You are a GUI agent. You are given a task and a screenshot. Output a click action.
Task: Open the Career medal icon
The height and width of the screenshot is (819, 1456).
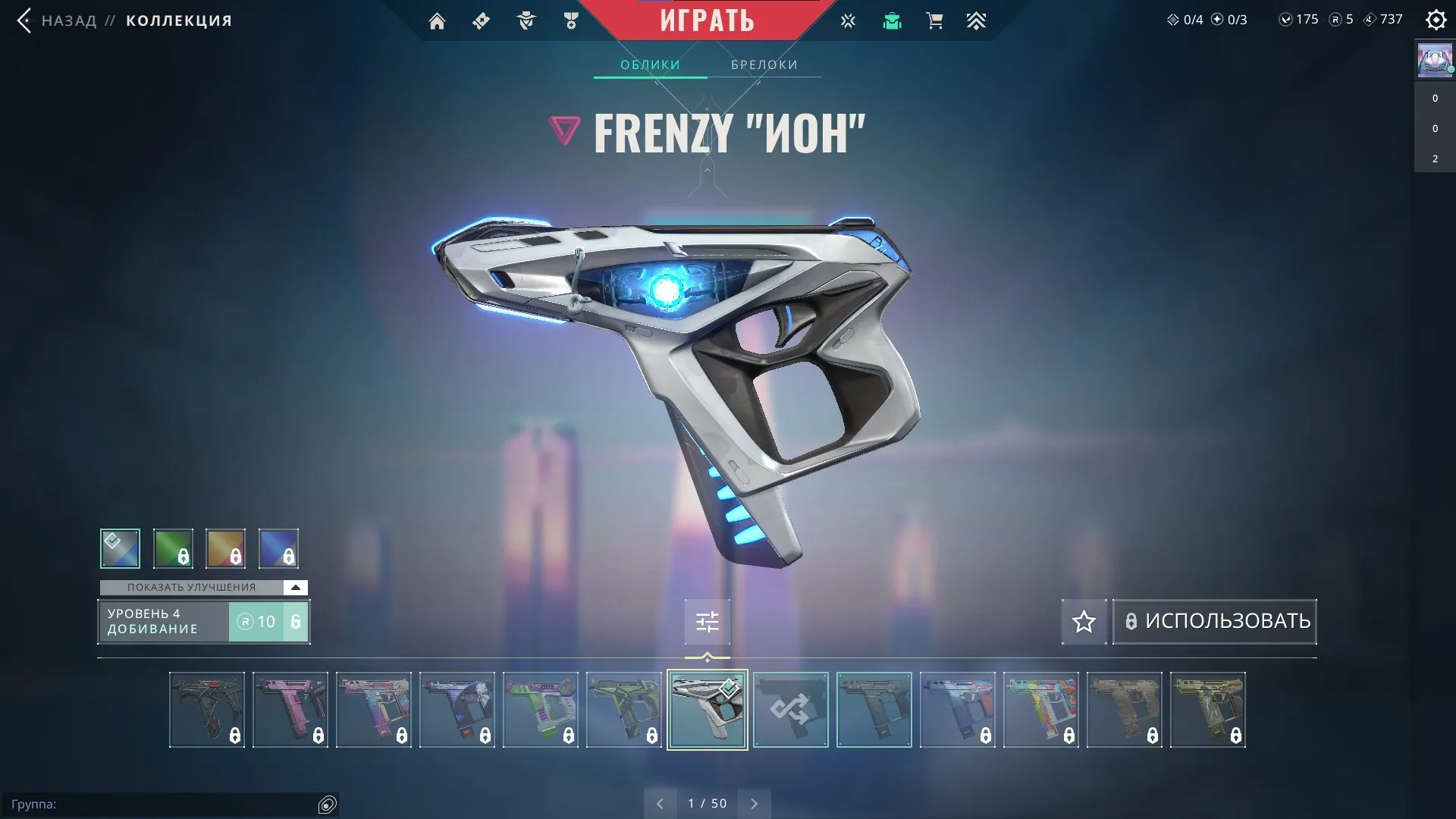572,20
